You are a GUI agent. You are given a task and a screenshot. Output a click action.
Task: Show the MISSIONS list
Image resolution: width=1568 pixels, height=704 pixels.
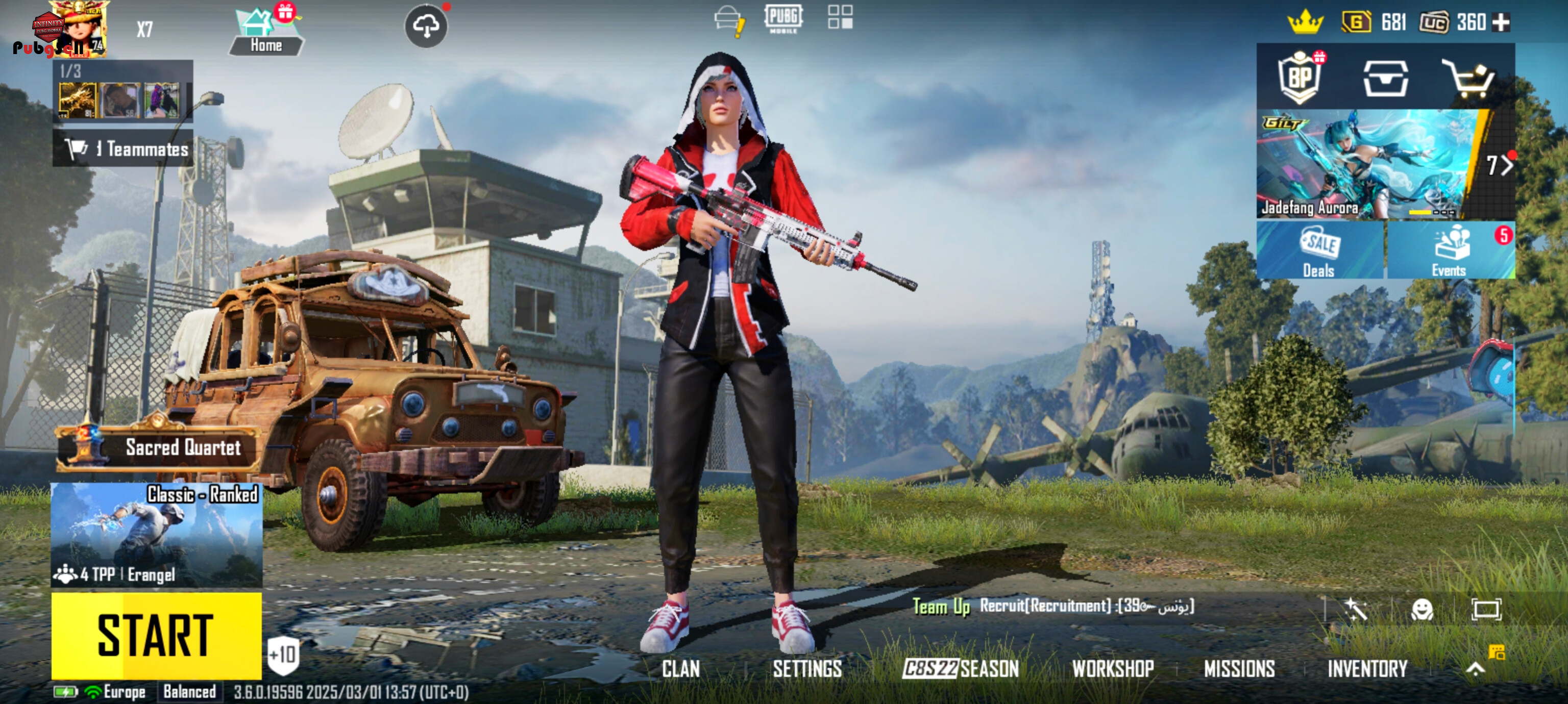1239,669
